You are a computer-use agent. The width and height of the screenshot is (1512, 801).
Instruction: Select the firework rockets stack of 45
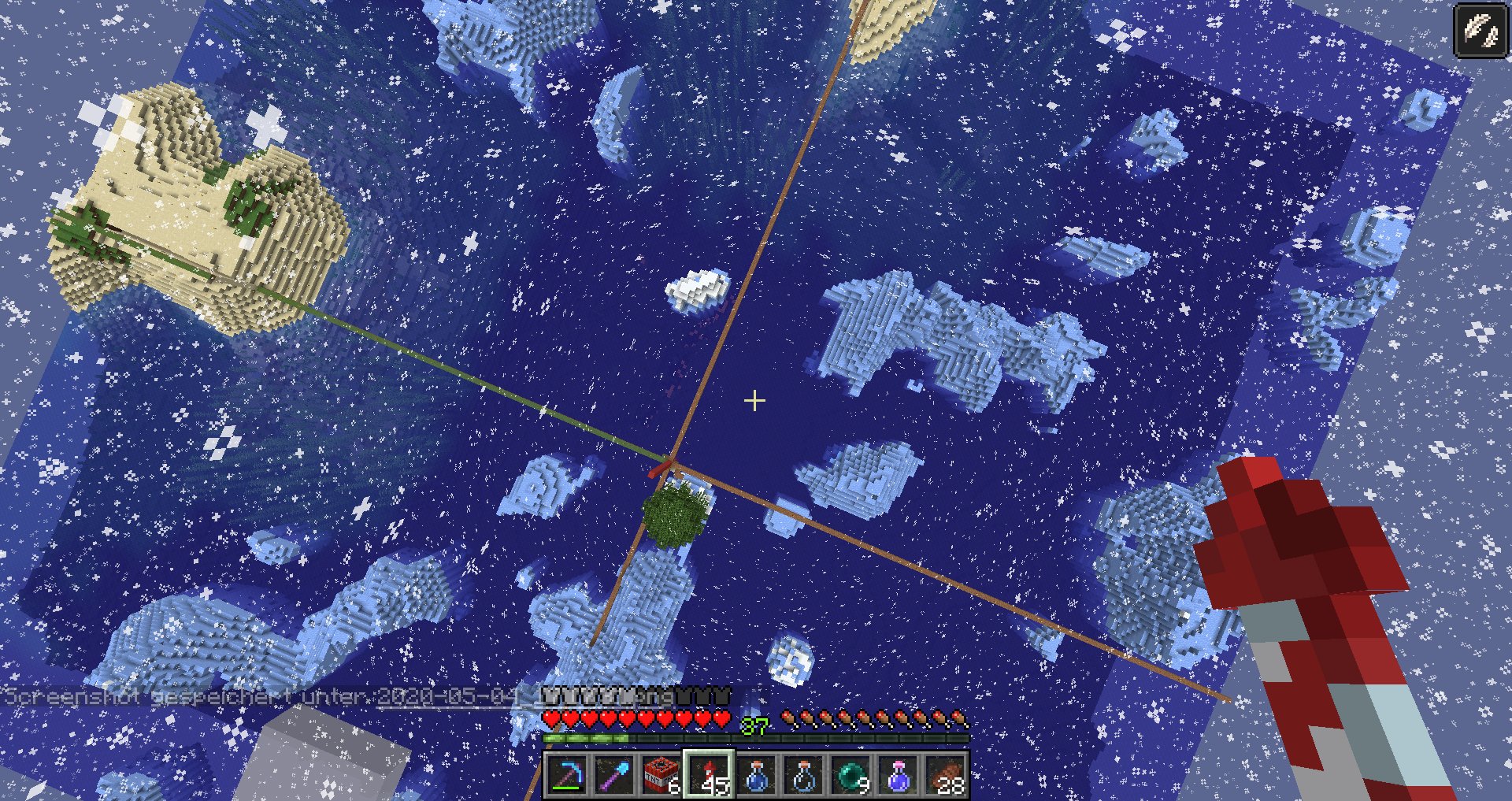[709, 776]
